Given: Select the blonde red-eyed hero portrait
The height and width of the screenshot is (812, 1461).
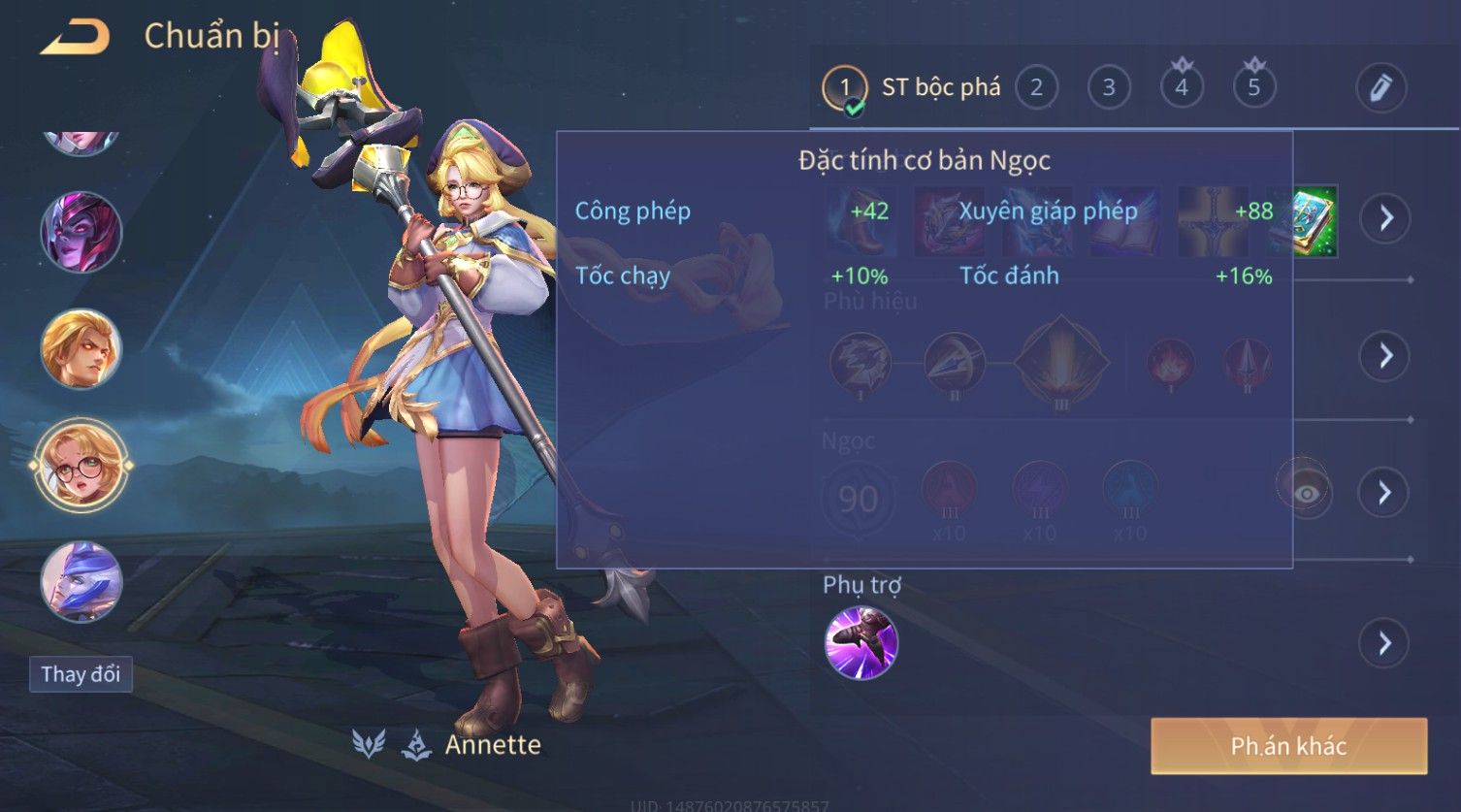Looking at the screenshot, I should coord(81,348).
